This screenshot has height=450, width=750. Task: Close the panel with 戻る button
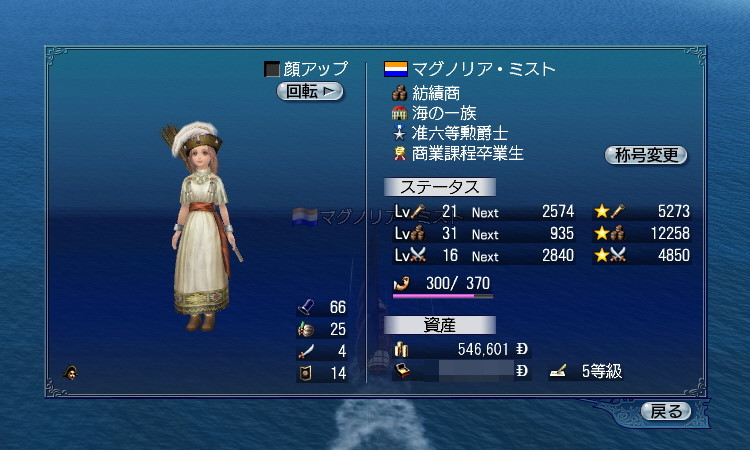666,411
